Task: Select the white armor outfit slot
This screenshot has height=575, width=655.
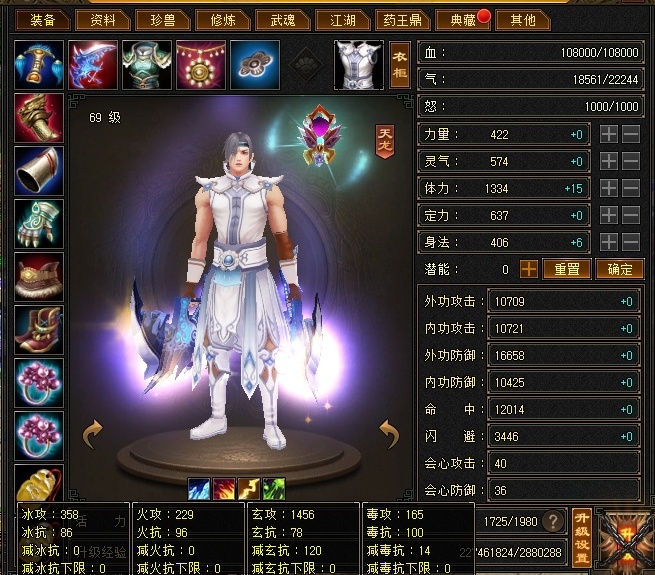Action: (358, 65)
